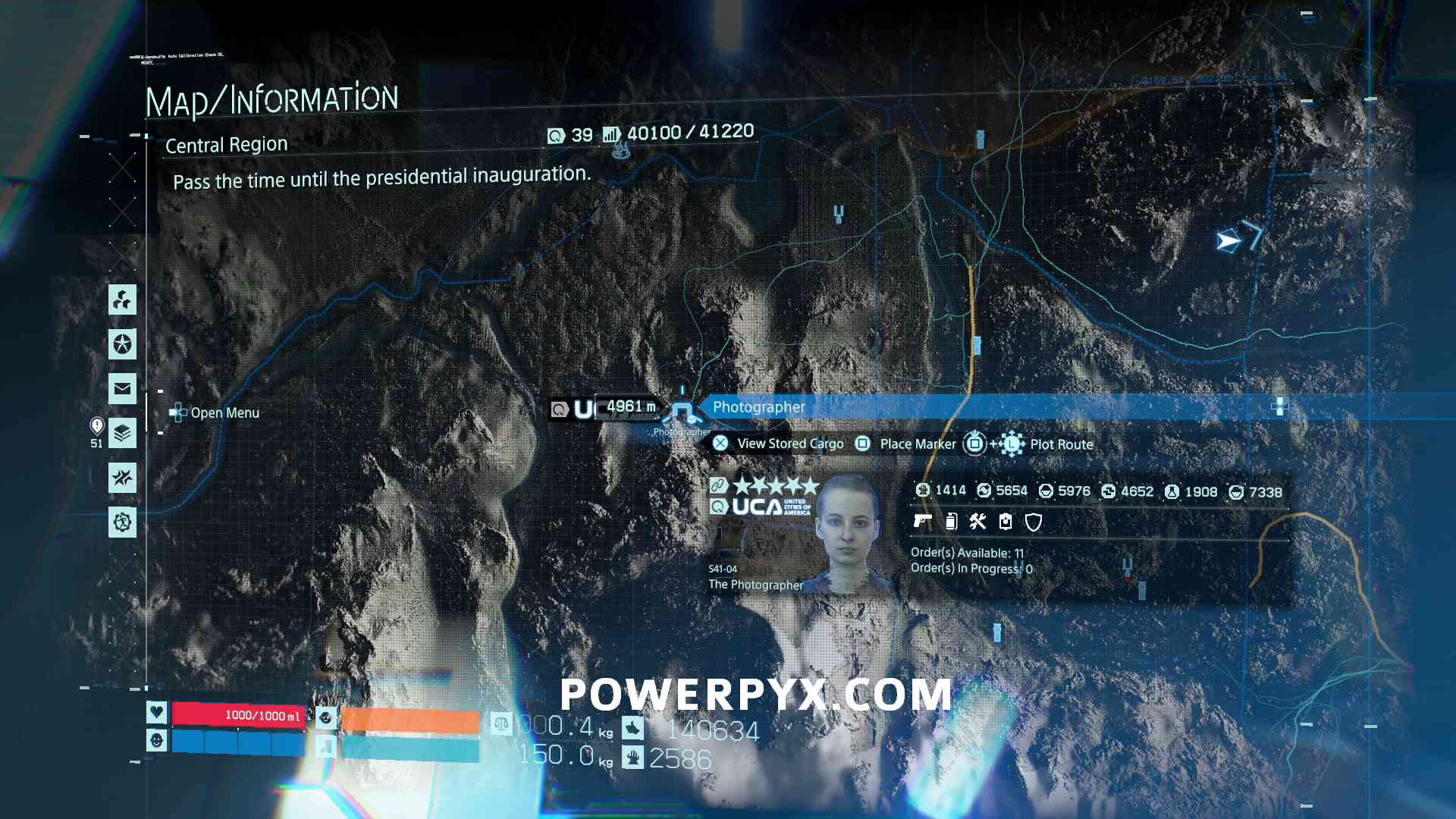Click the pistol weapon icon

tap(923, 521)
